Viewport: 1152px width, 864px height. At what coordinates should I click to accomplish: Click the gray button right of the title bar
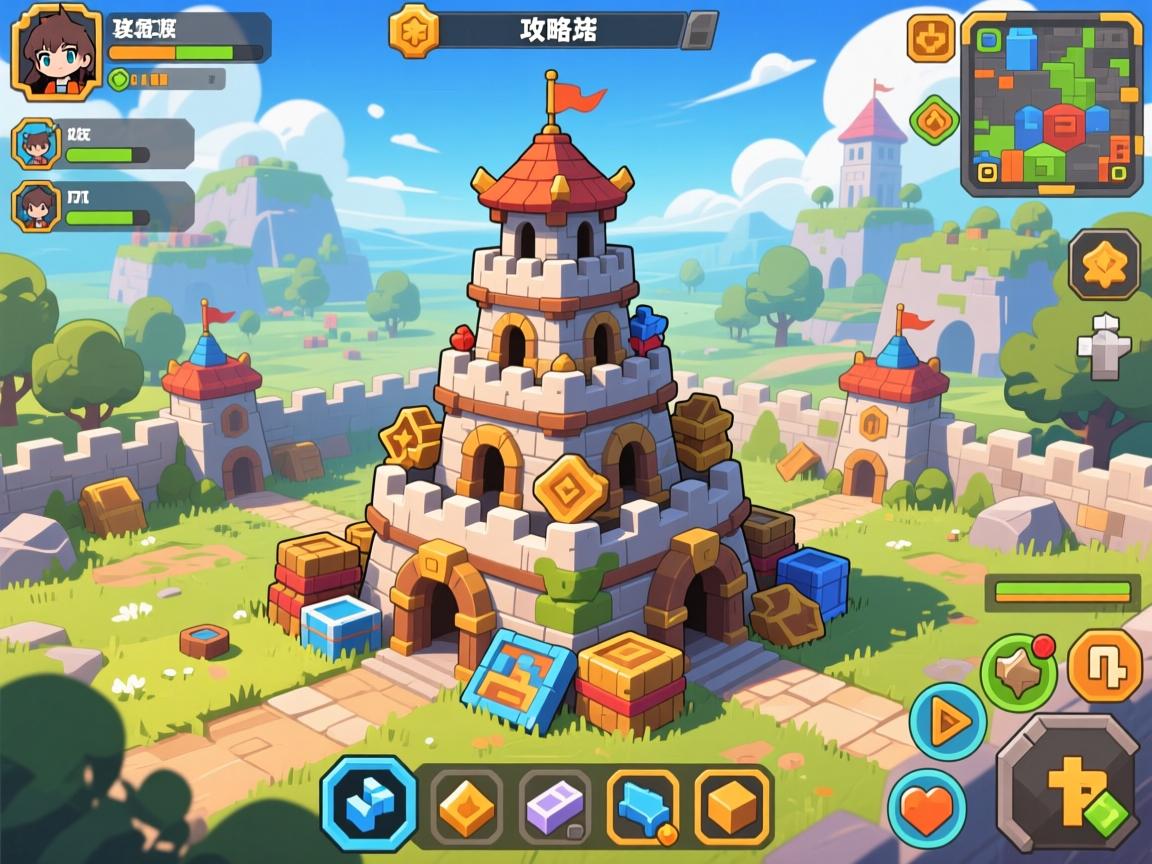(699, 30)
